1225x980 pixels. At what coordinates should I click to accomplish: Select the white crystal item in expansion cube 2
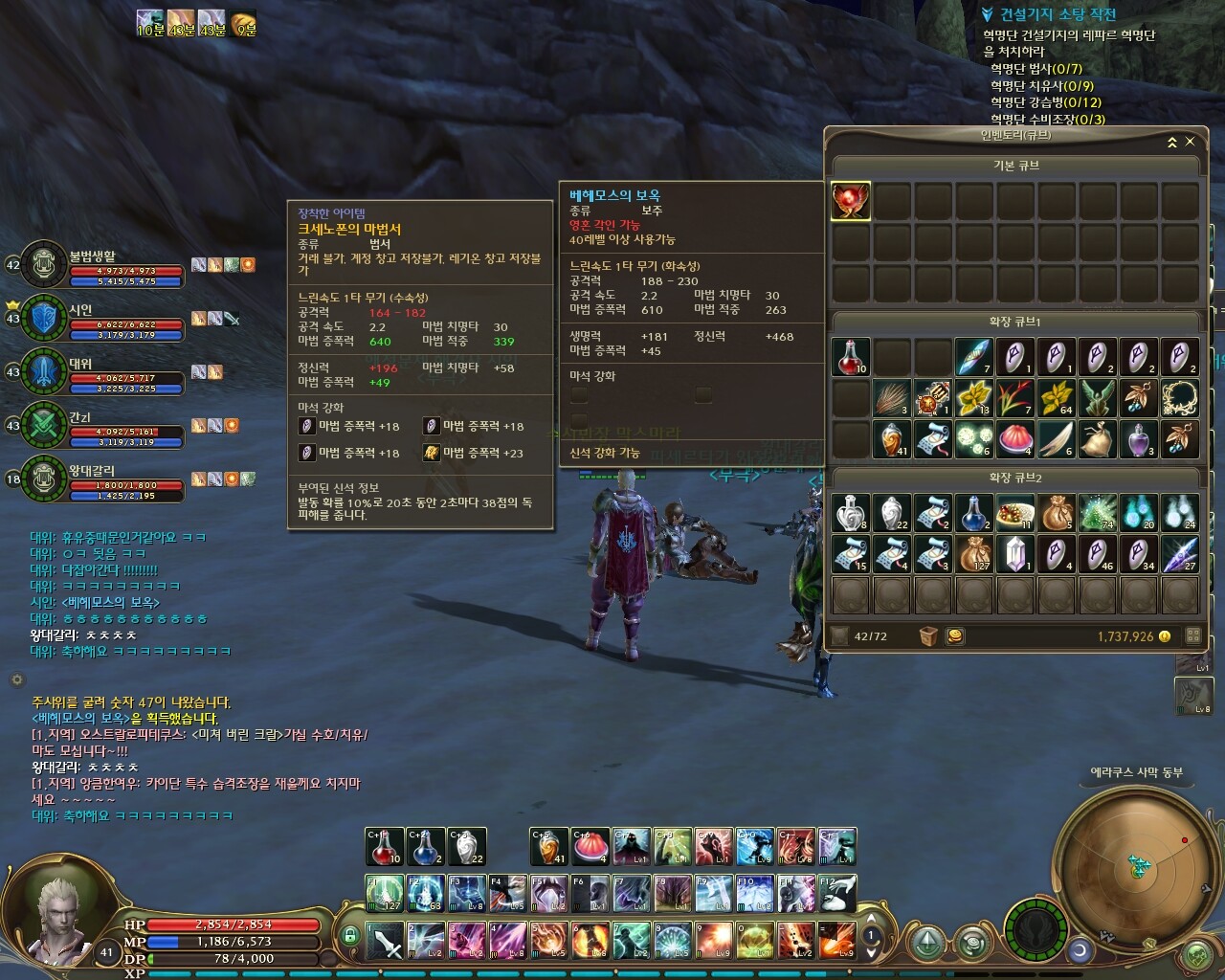click(1014, 554)
